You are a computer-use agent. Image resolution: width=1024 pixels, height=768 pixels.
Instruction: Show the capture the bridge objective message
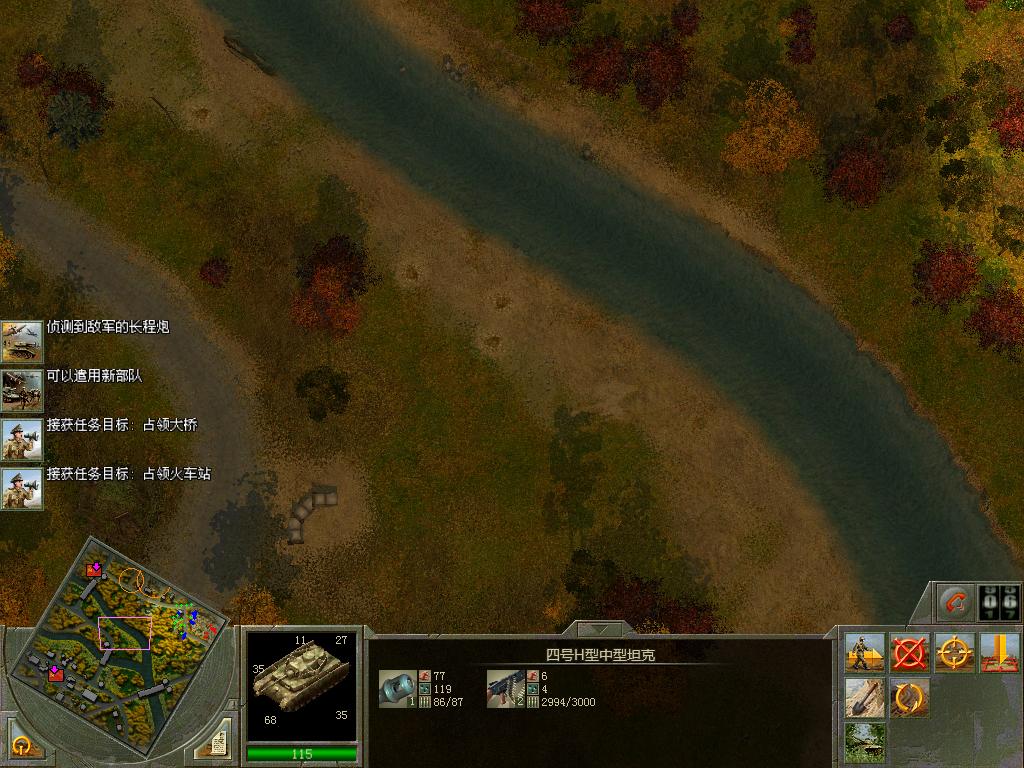coord(21,440)
